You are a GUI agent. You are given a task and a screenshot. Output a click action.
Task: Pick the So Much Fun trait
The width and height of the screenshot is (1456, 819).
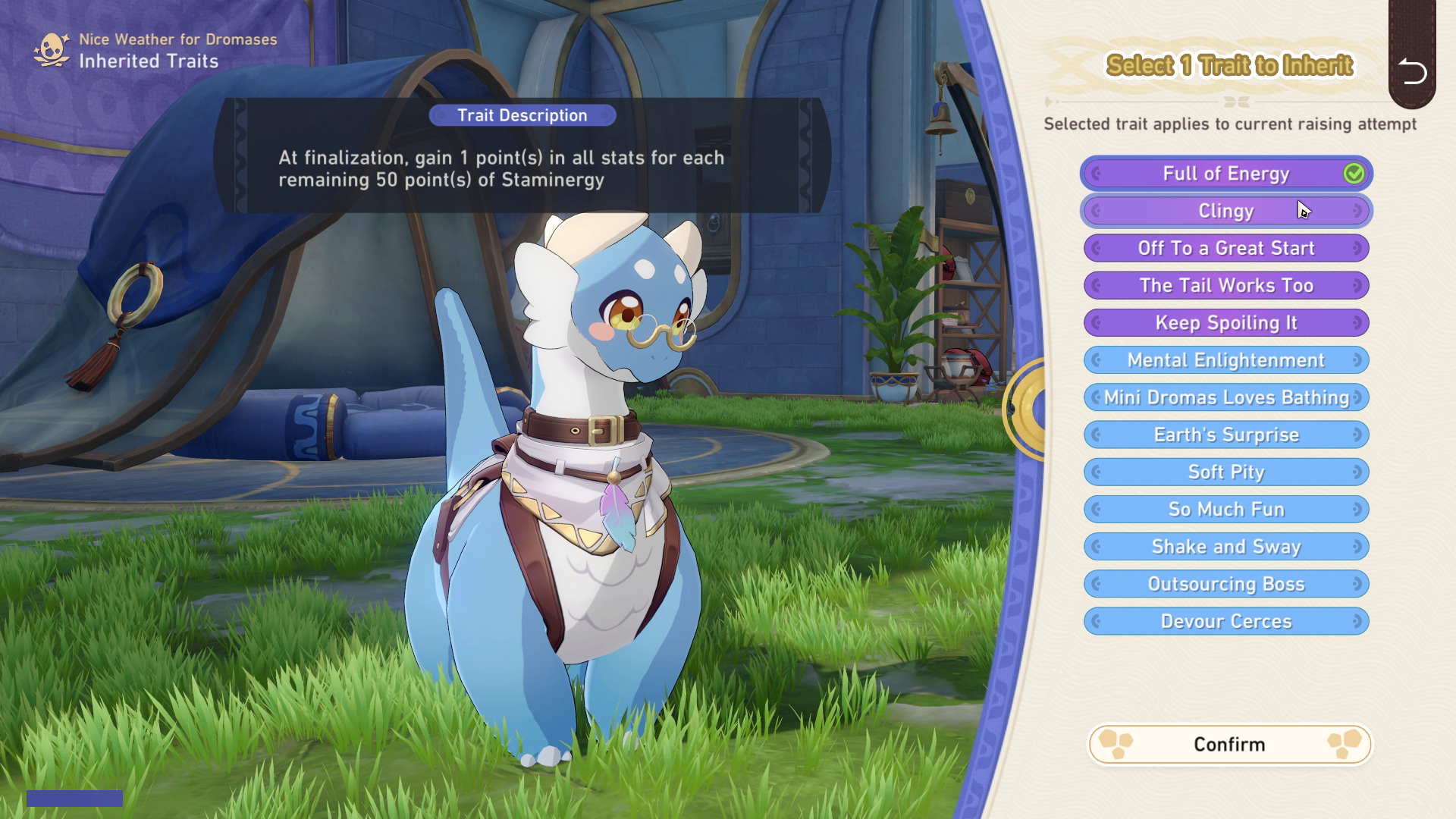1225,509
